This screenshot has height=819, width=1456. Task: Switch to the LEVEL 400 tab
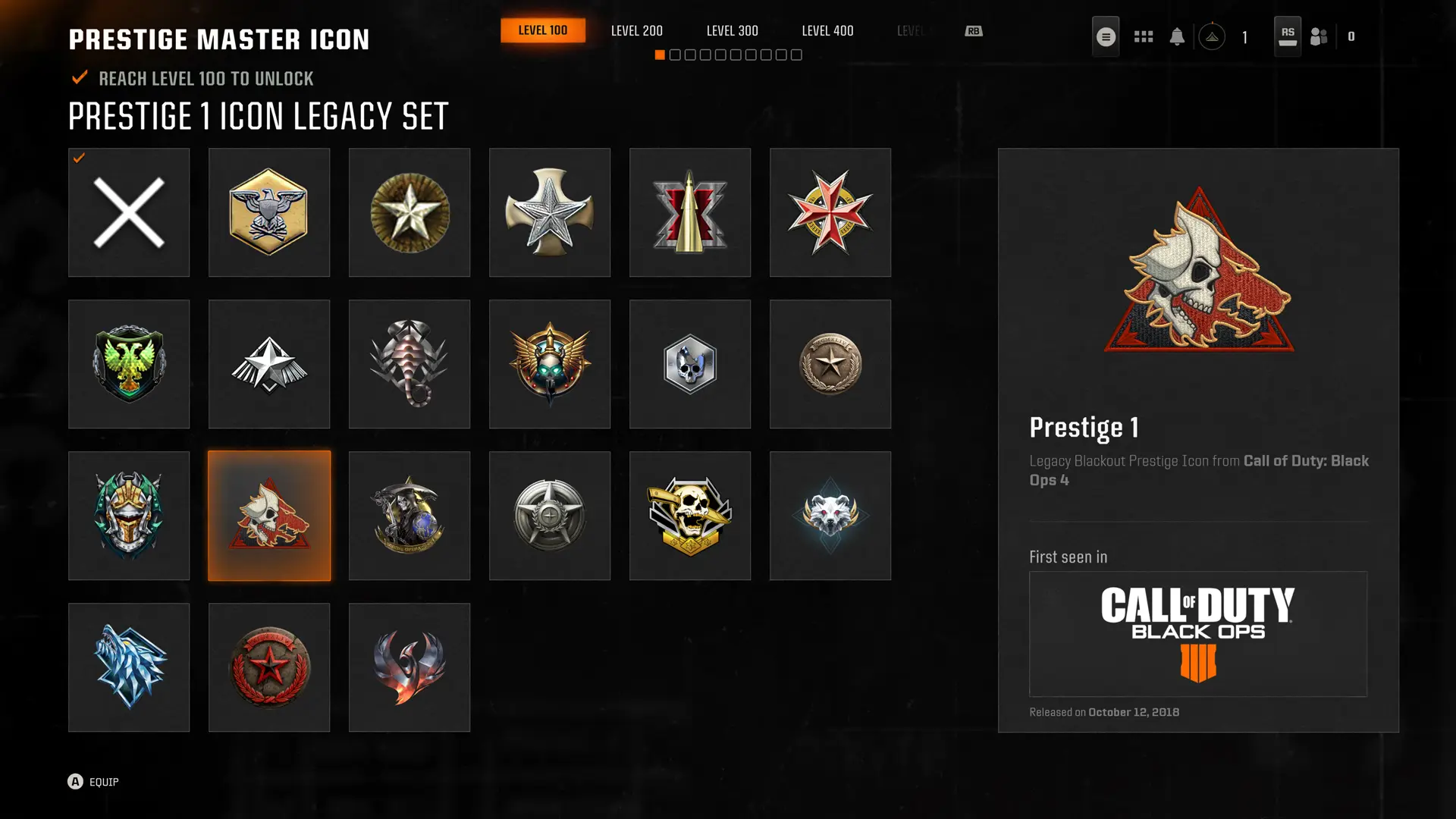(827, 30)
